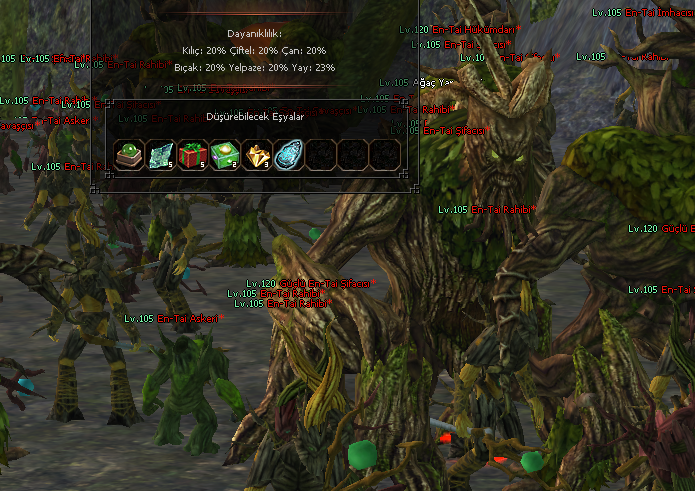Choose the red gift box item
Image resolution: width=695 pixels, height=491 pixels.
coord(192,154)
